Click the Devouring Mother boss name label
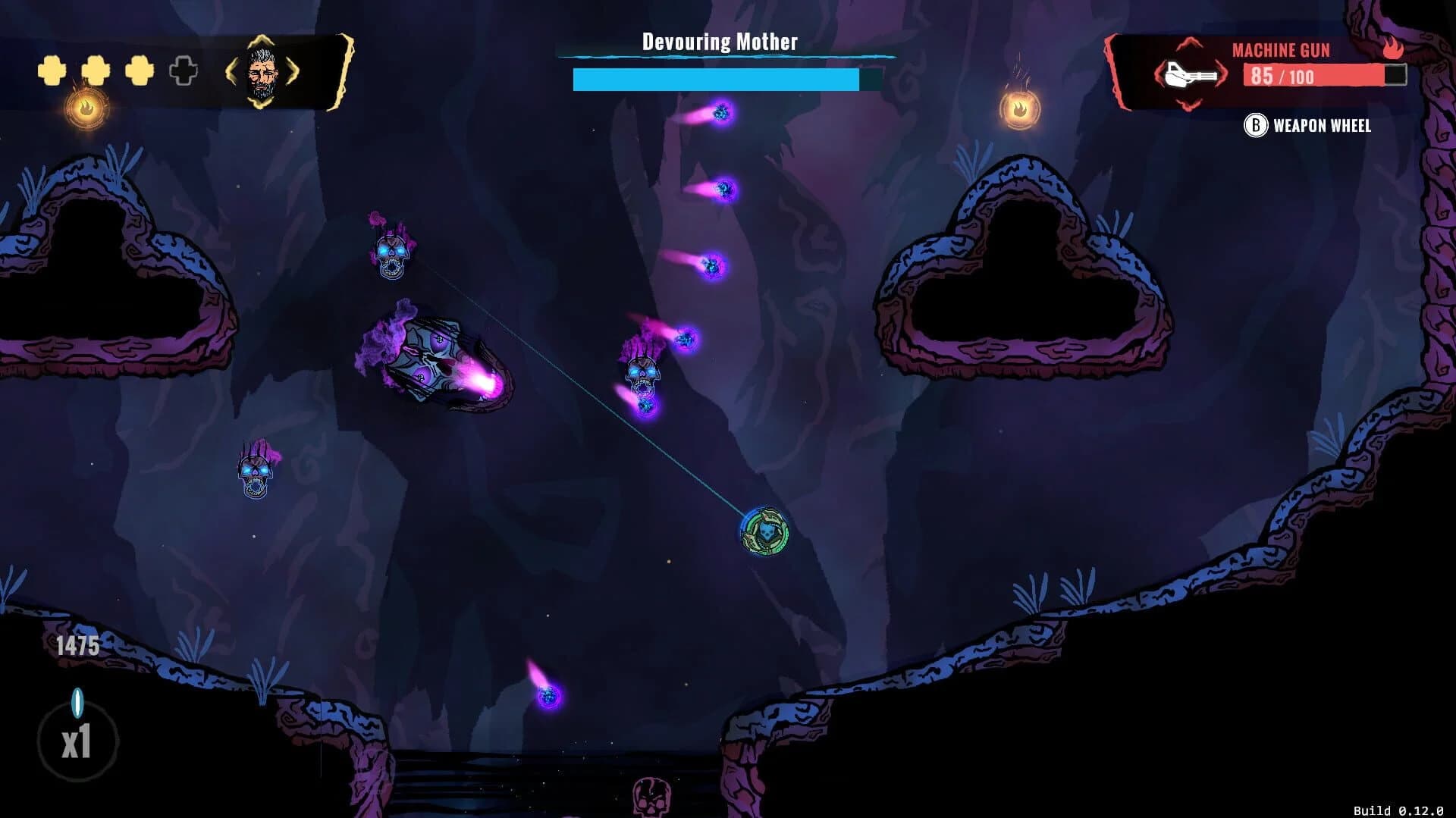 point(720,42)
